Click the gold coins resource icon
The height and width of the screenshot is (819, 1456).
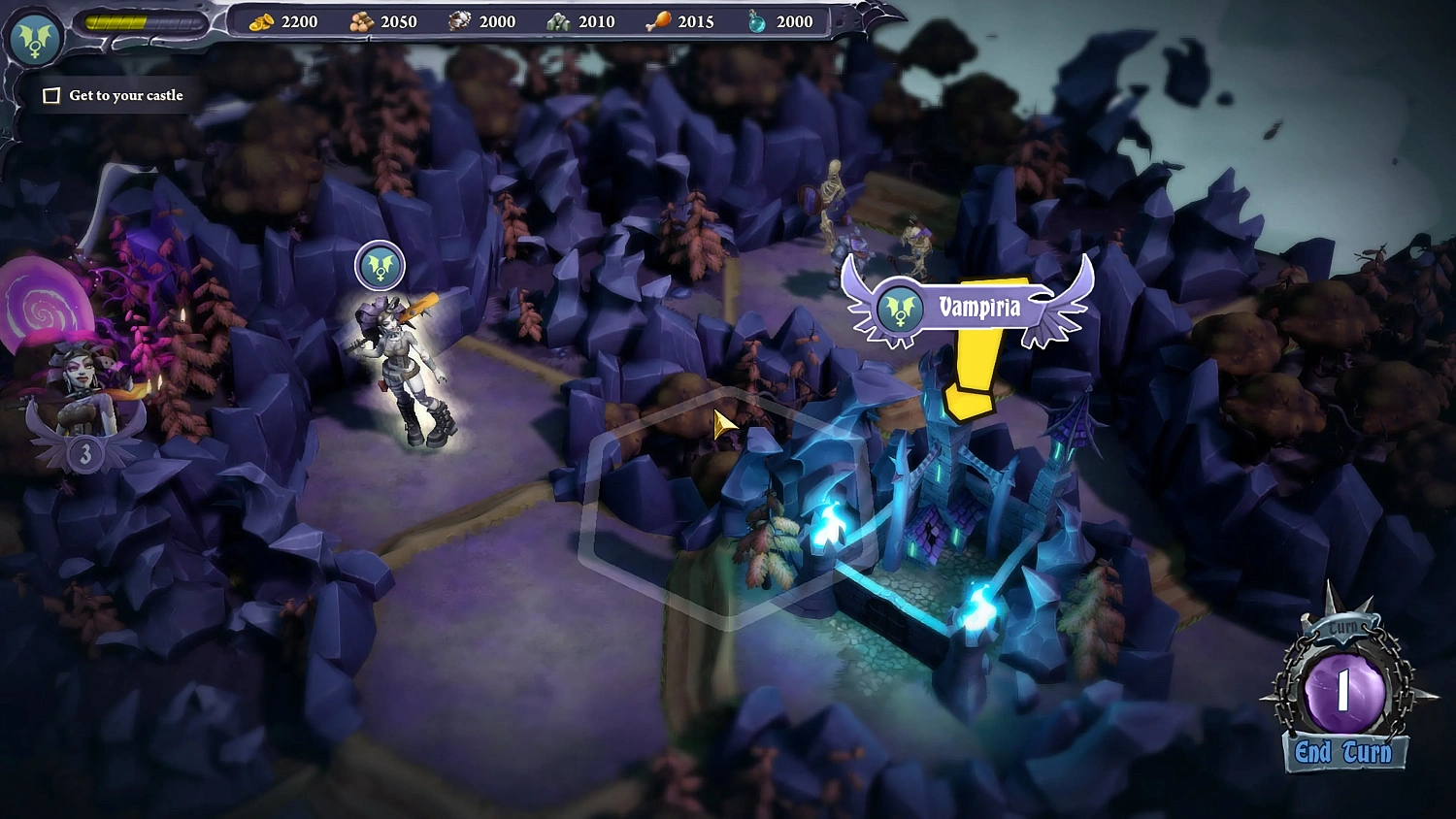tap(259, 20)
